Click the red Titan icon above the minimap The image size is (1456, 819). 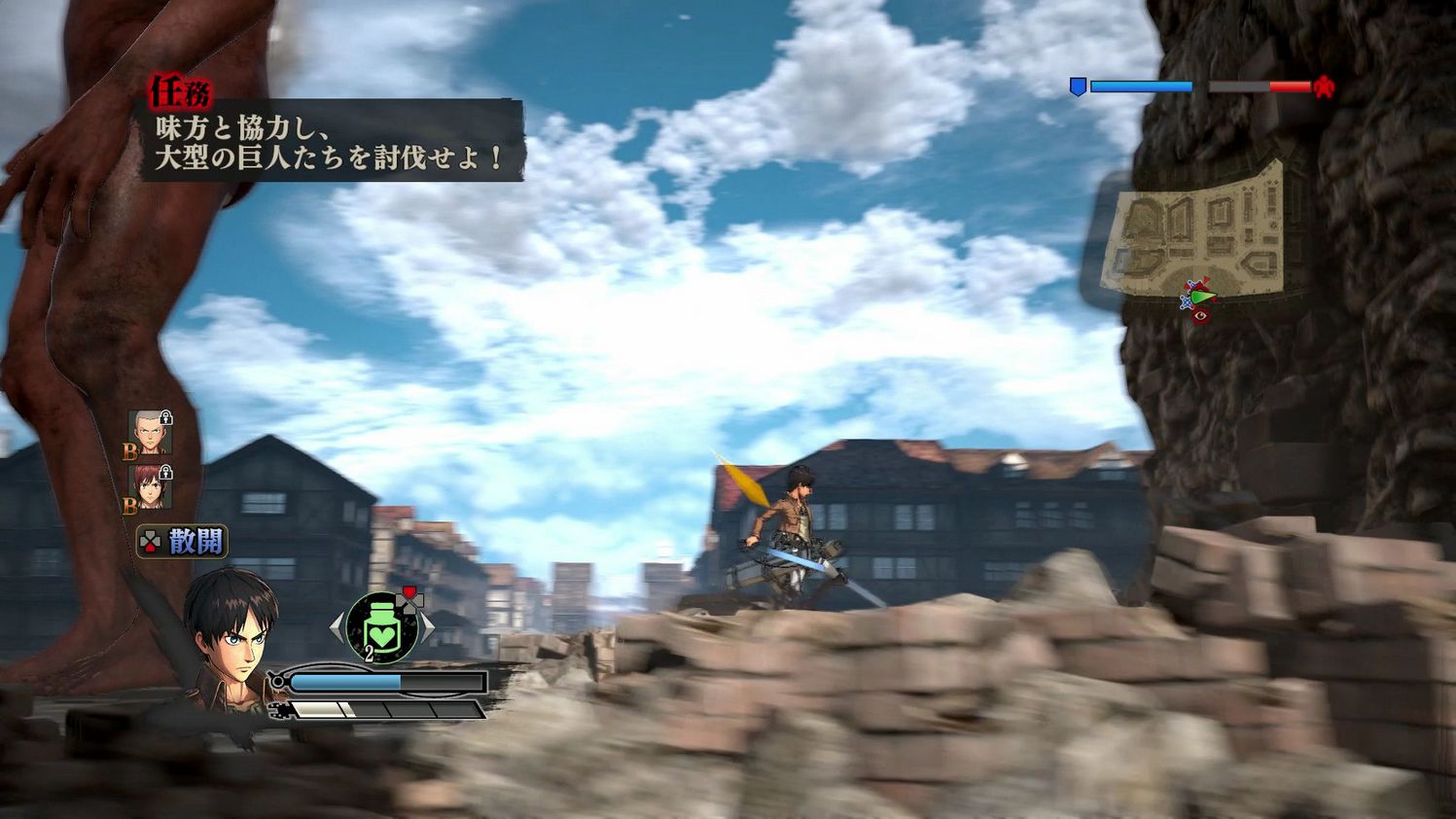point(1323,86)
